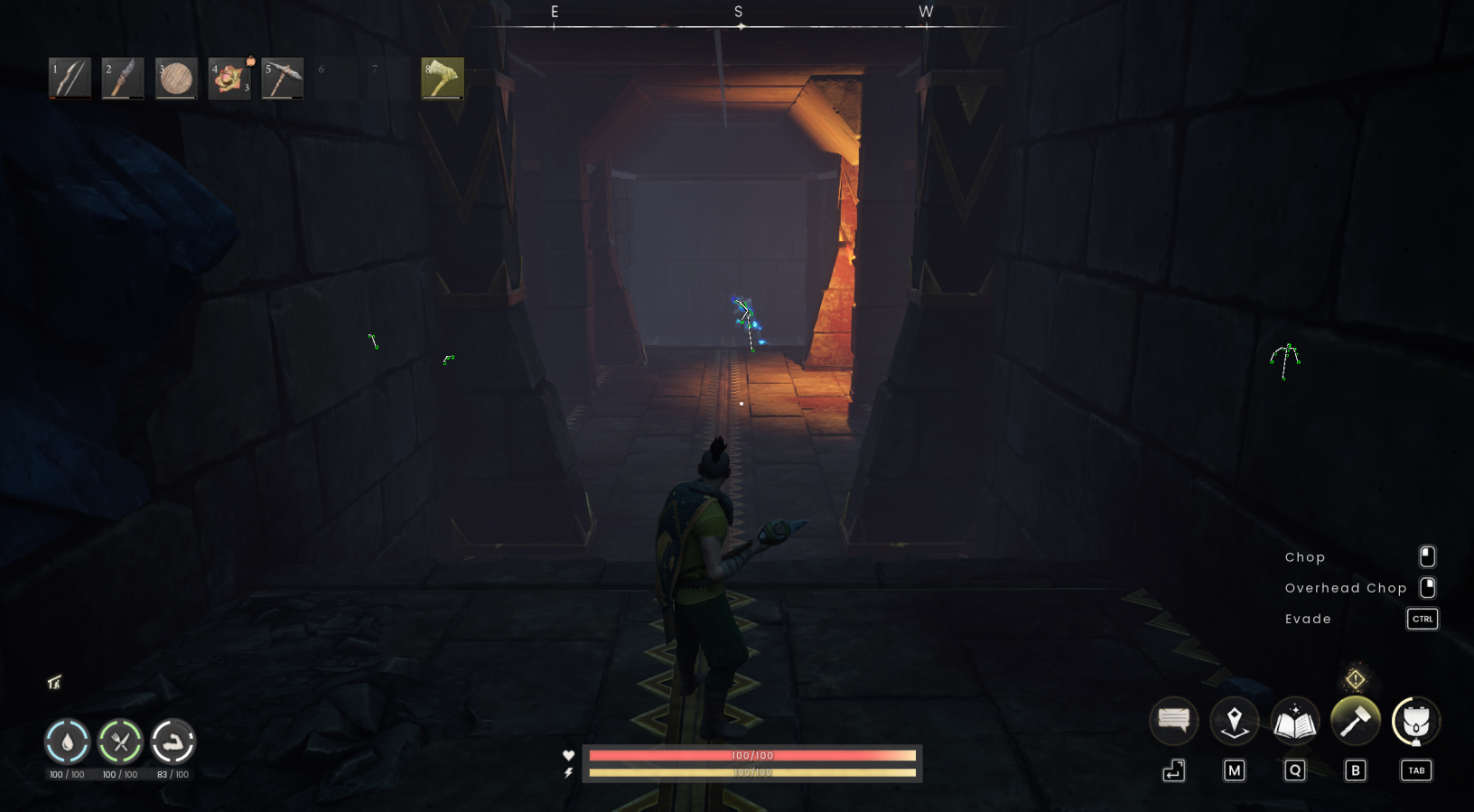
Task: Click the food gauge with utensils
Action: pos(121,742)
